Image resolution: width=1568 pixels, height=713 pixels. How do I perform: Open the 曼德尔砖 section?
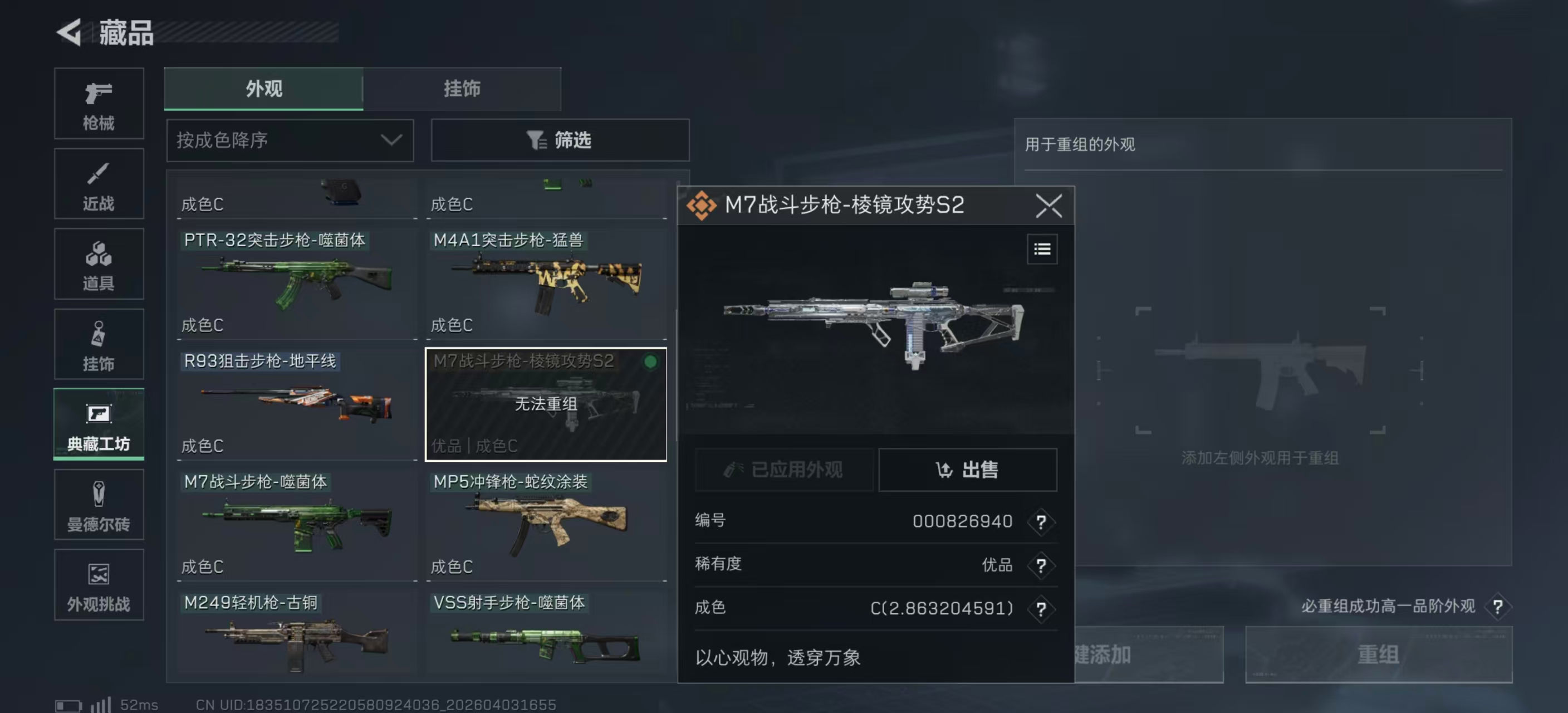(x=99, y=505)
